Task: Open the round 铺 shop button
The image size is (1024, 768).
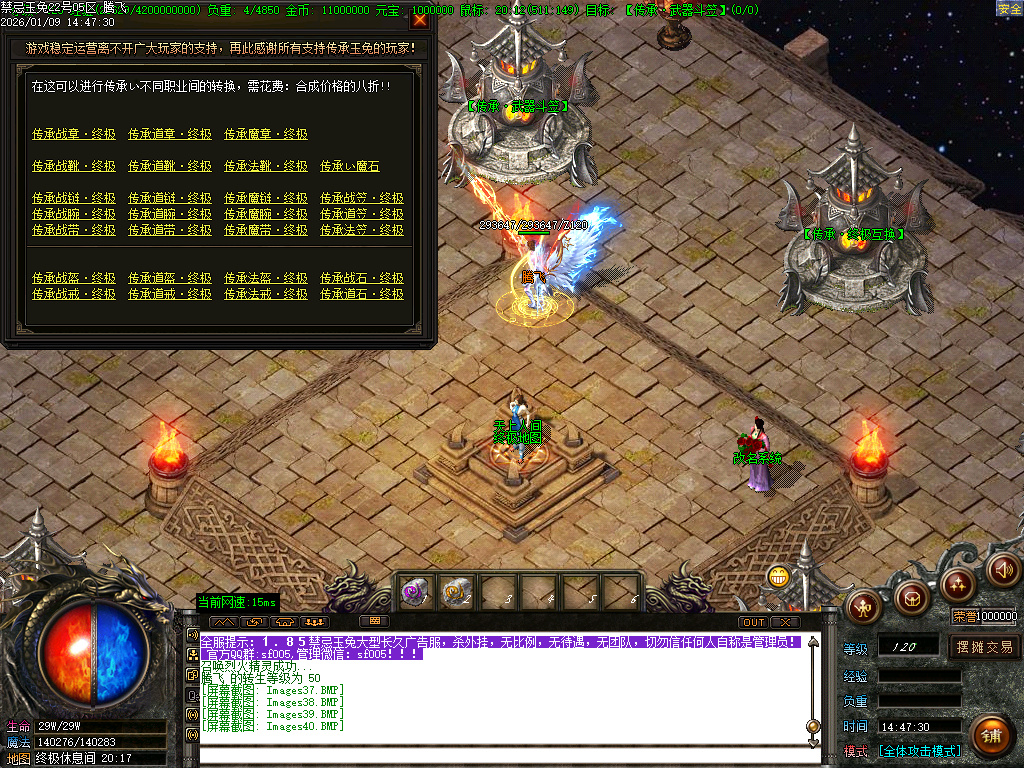Action: (990, 735)
